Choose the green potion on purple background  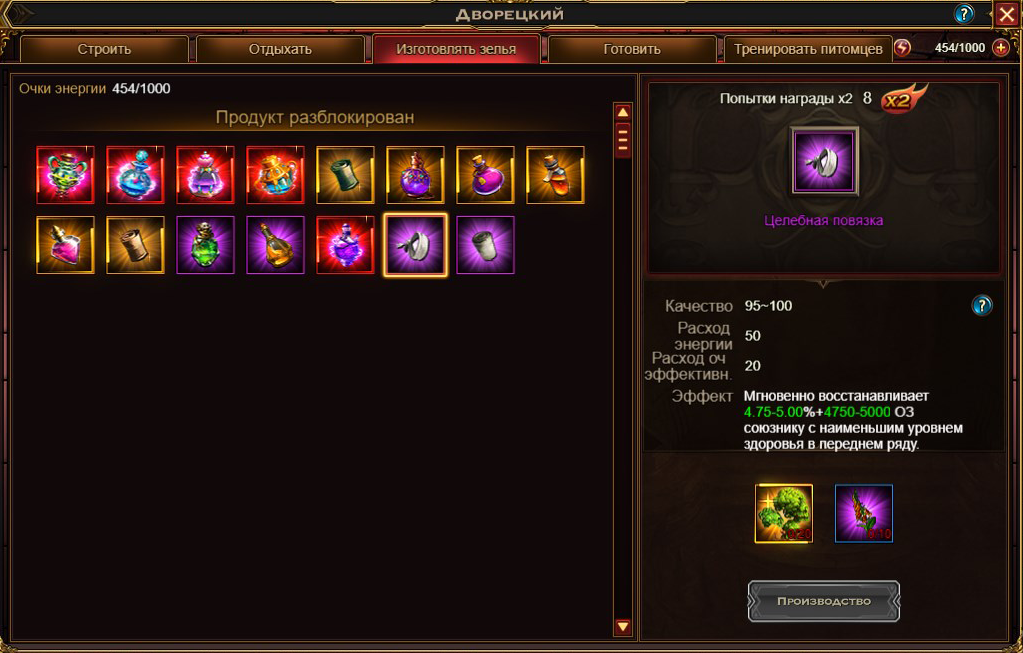tap(205, 245)
